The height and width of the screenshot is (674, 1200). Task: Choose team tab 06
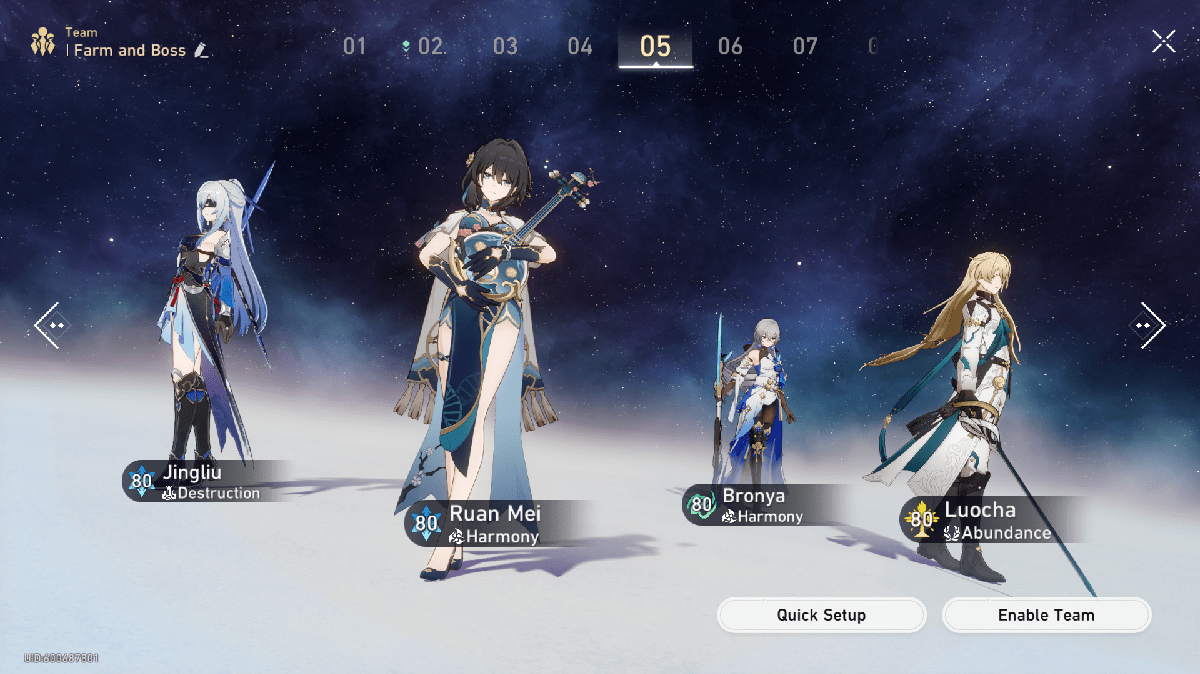tap(730, 46)
